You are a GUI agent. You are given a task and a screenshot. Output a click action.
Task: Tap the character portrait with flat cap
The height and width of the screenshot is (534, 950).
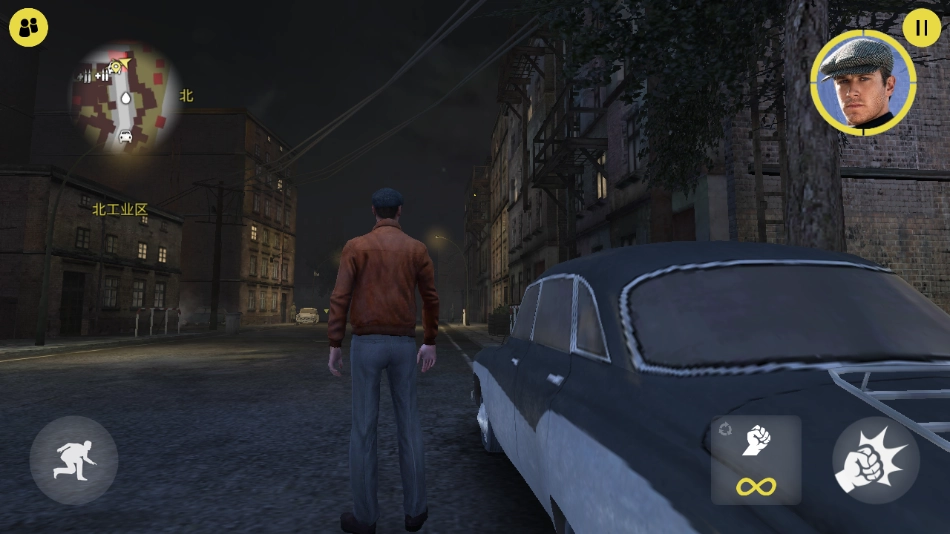[x=863, y=82]
